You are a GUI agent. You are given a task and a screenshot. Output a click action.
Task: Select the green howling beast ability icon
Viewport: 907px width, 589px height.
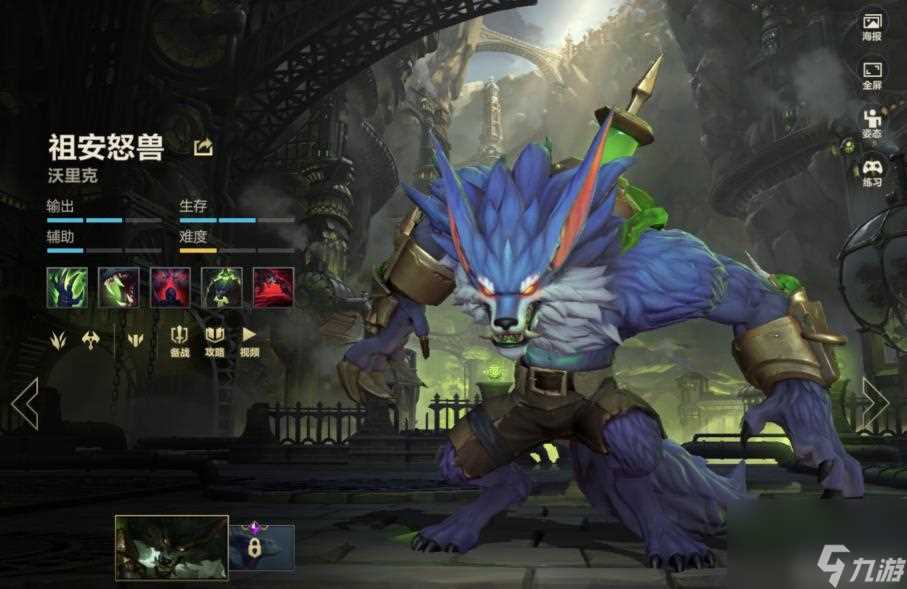click(222, 287)
